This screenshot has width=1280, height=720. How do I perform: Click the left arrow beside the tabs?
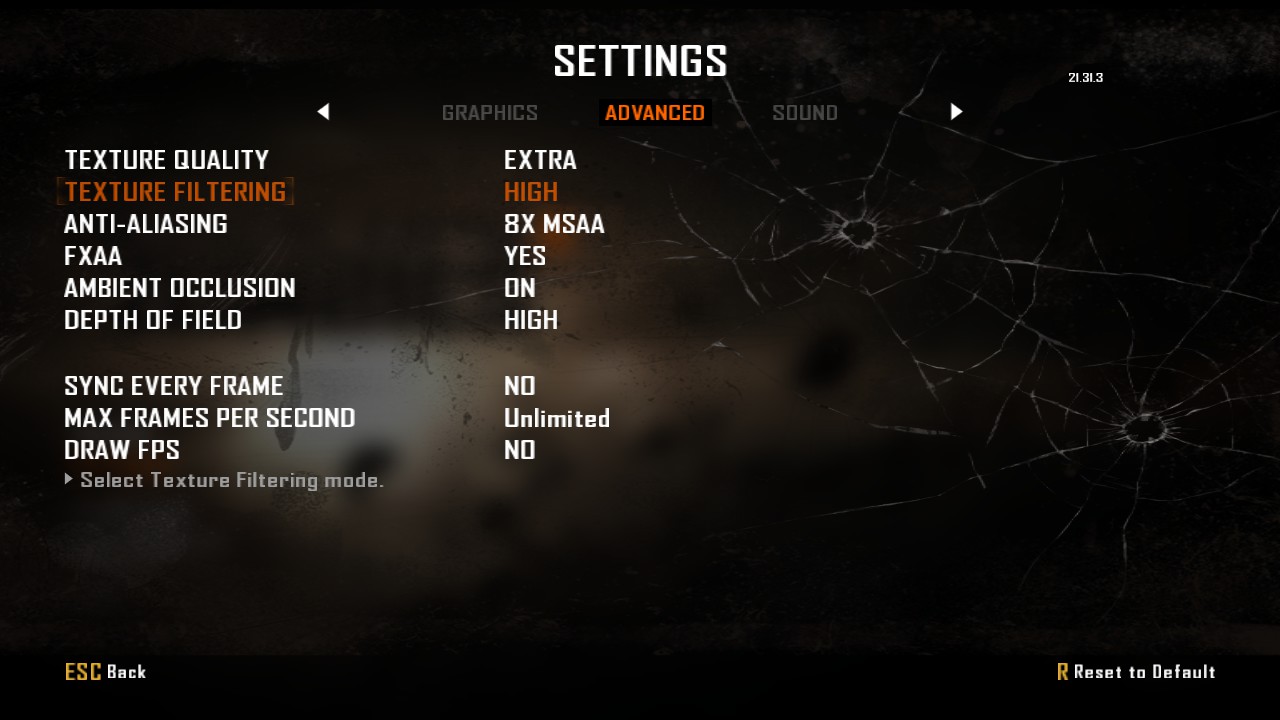coord(323,112)
